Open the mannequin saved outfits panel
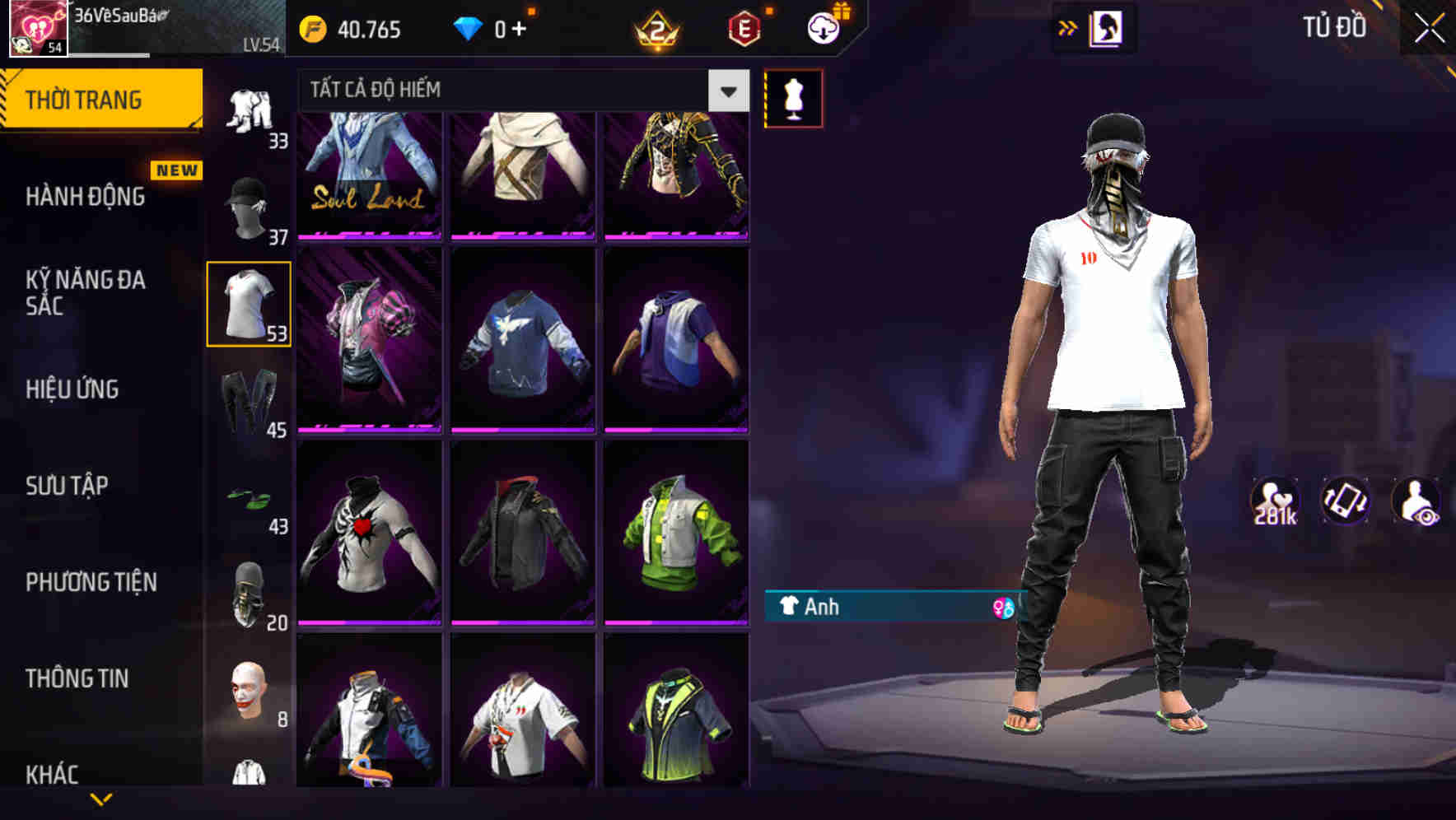 [x=793, y=97]
